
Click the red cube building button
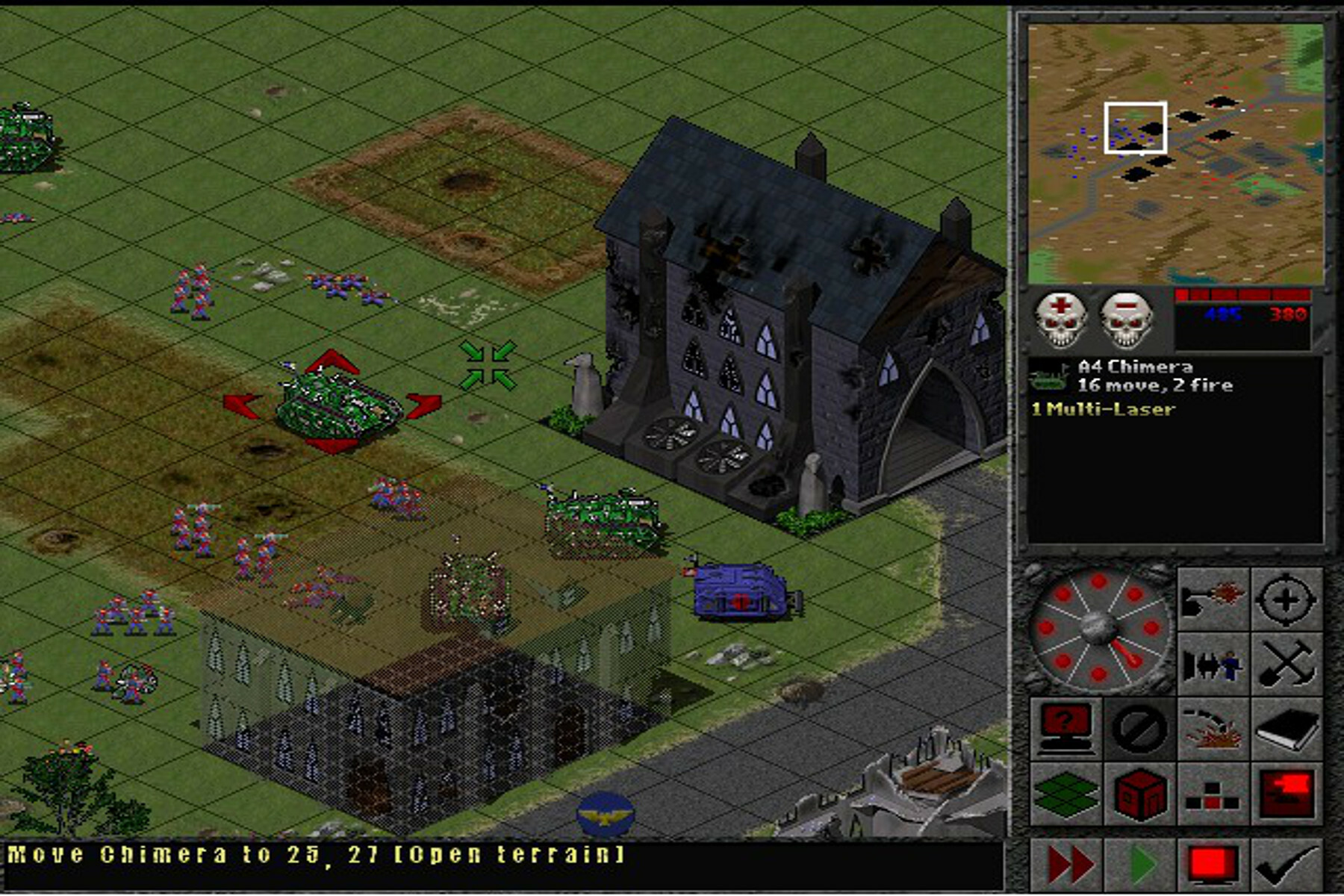click(1139, 793)
